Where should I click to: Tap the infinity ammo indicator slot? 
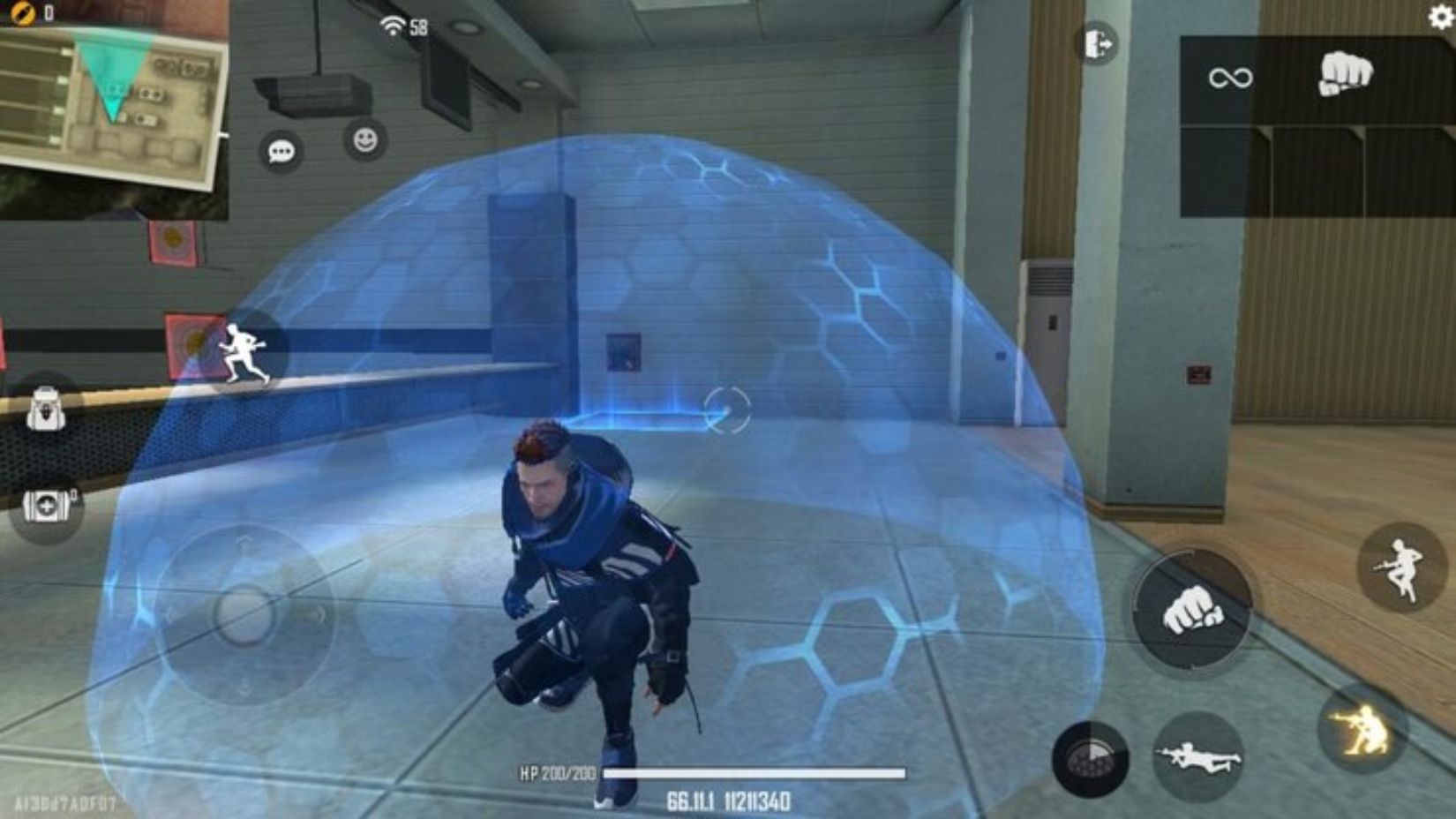(1230, 79)
